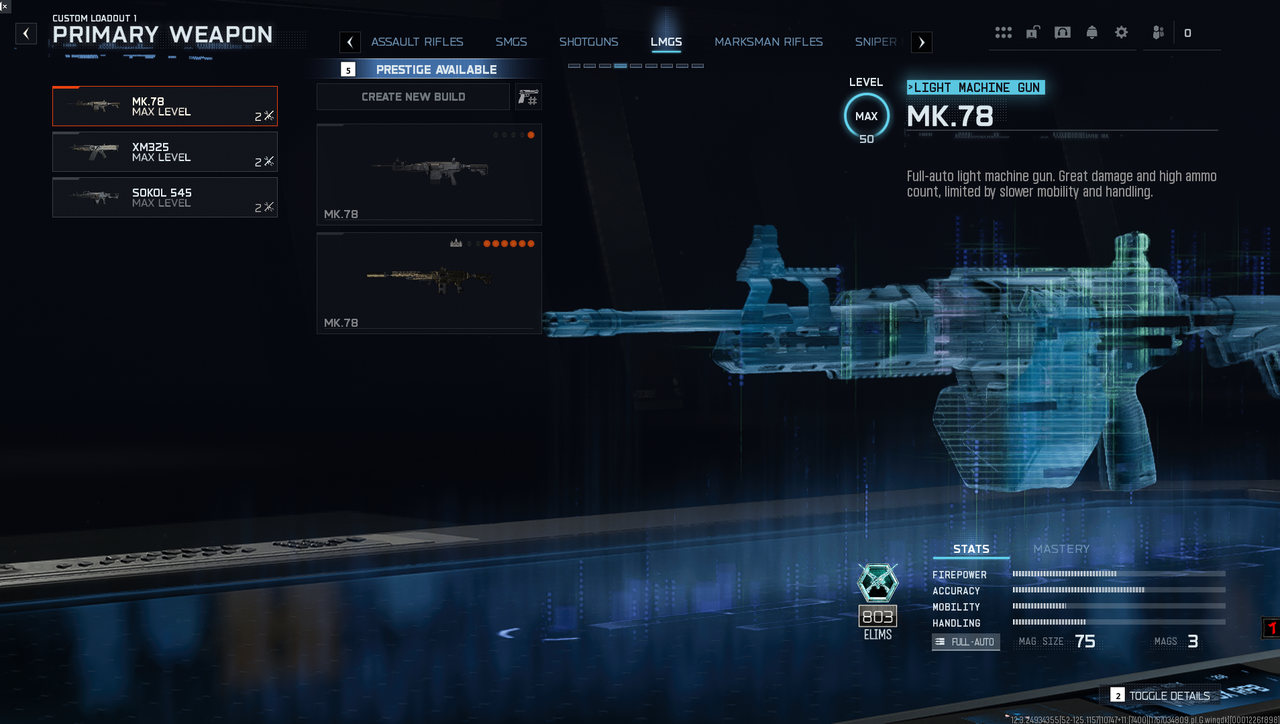Pick the MK.78 entry in weapon list
The width and height of the screenshot is (1280, 724).
point(165,106)
